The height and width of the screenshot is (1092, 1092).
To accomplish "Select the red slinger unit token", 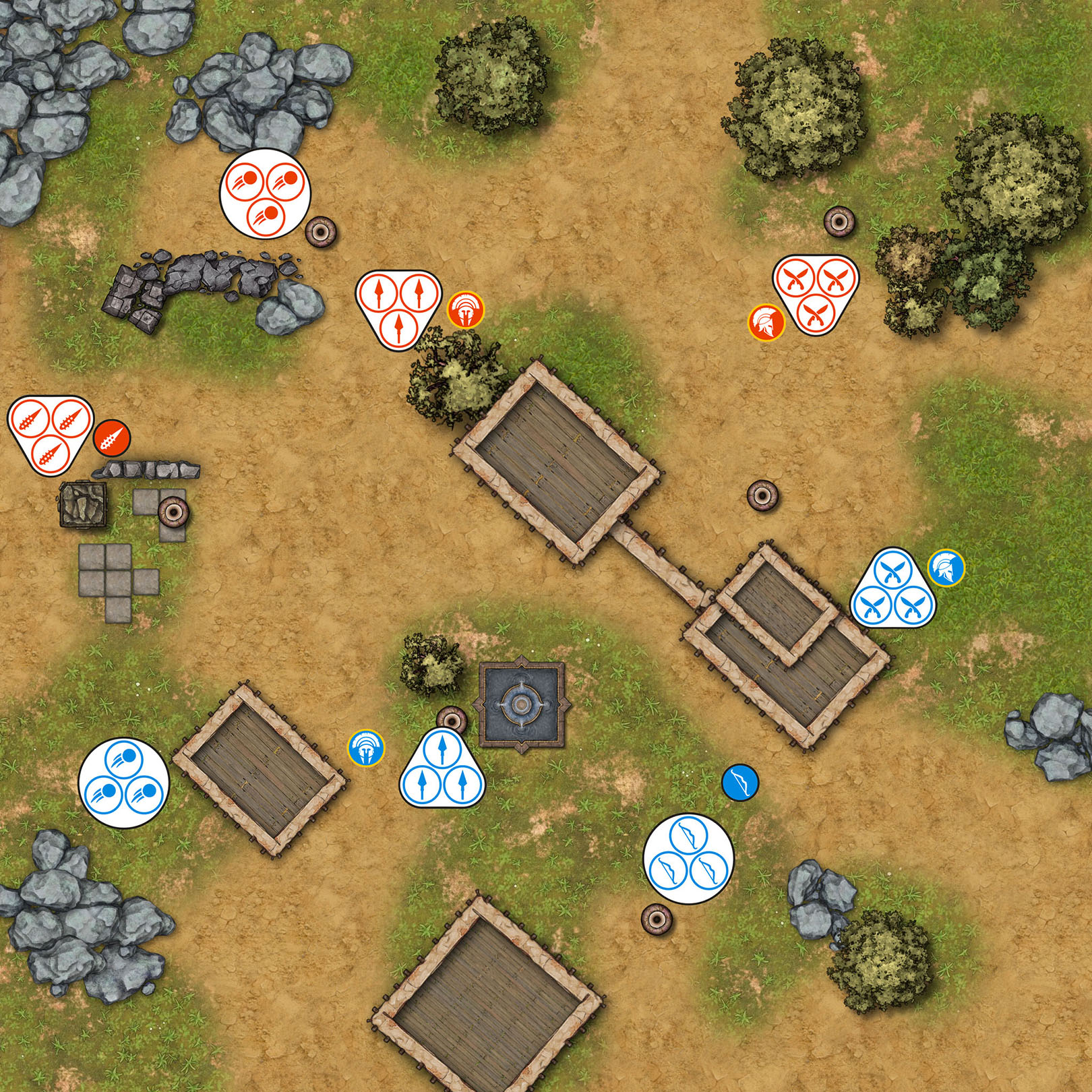I will coord(265,193).
